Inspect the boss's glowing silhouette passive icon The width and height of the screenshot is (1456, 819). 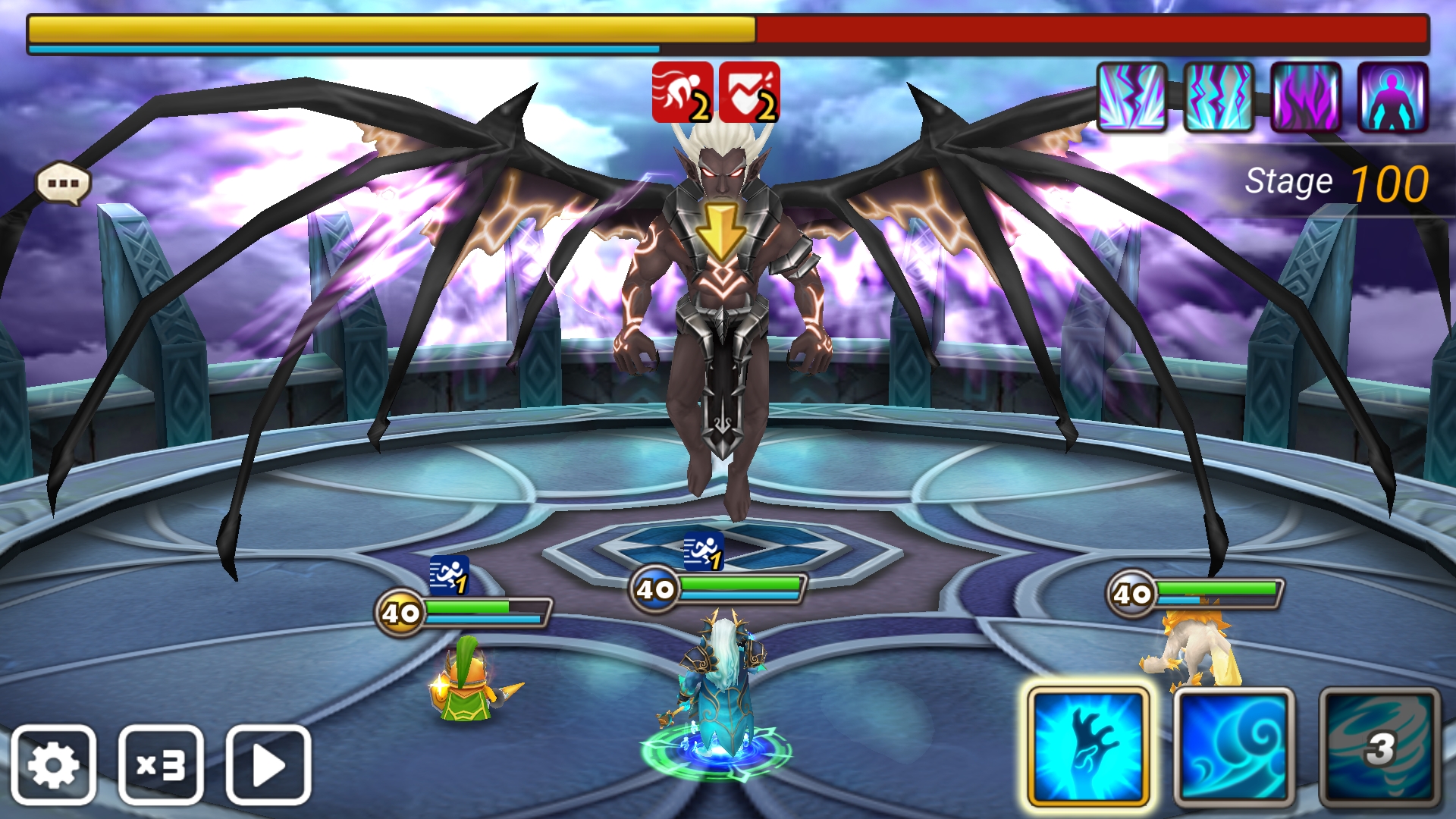tap(1392, 97)
